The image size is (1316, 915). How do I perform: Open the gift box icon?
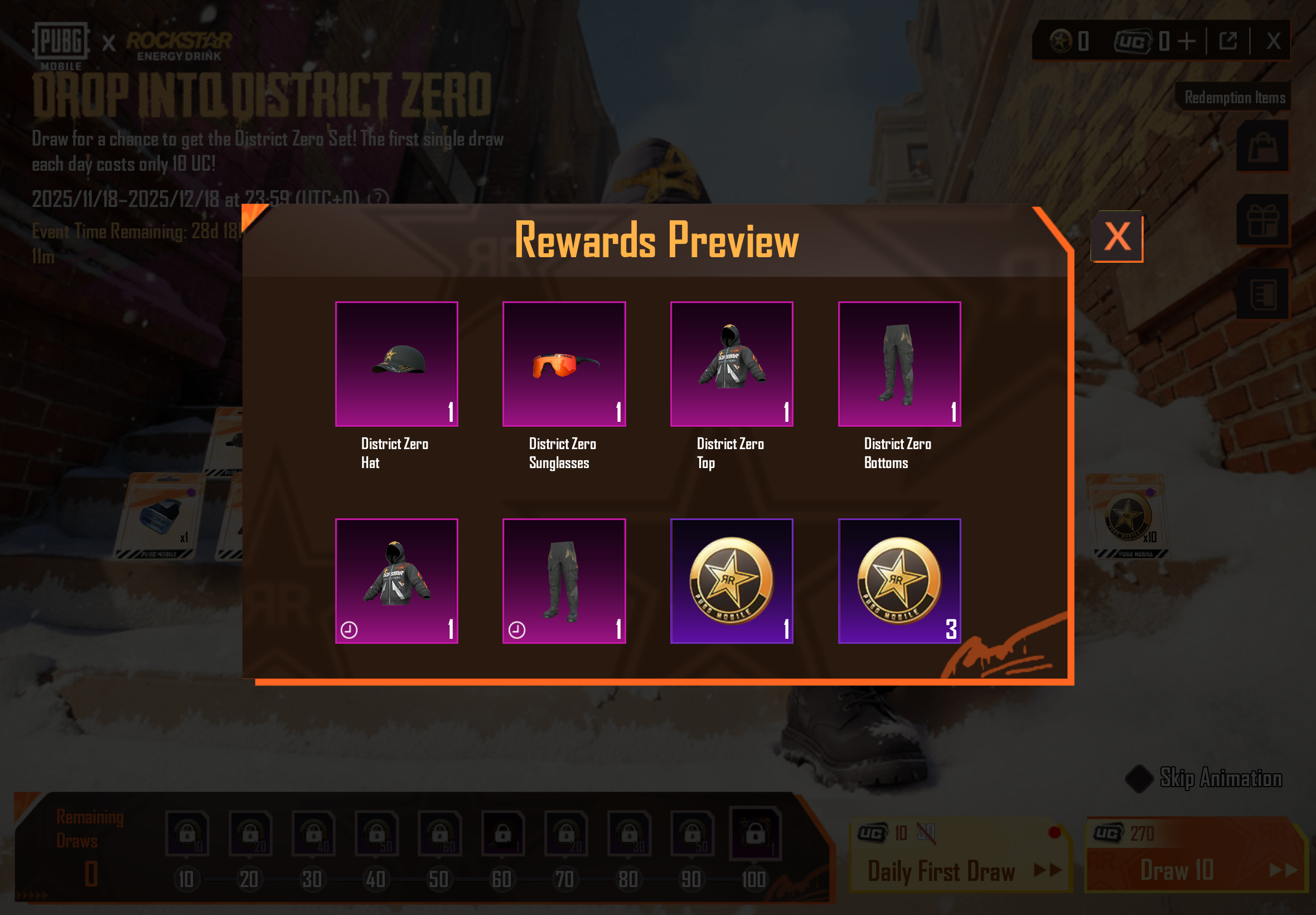[1262, 220]
